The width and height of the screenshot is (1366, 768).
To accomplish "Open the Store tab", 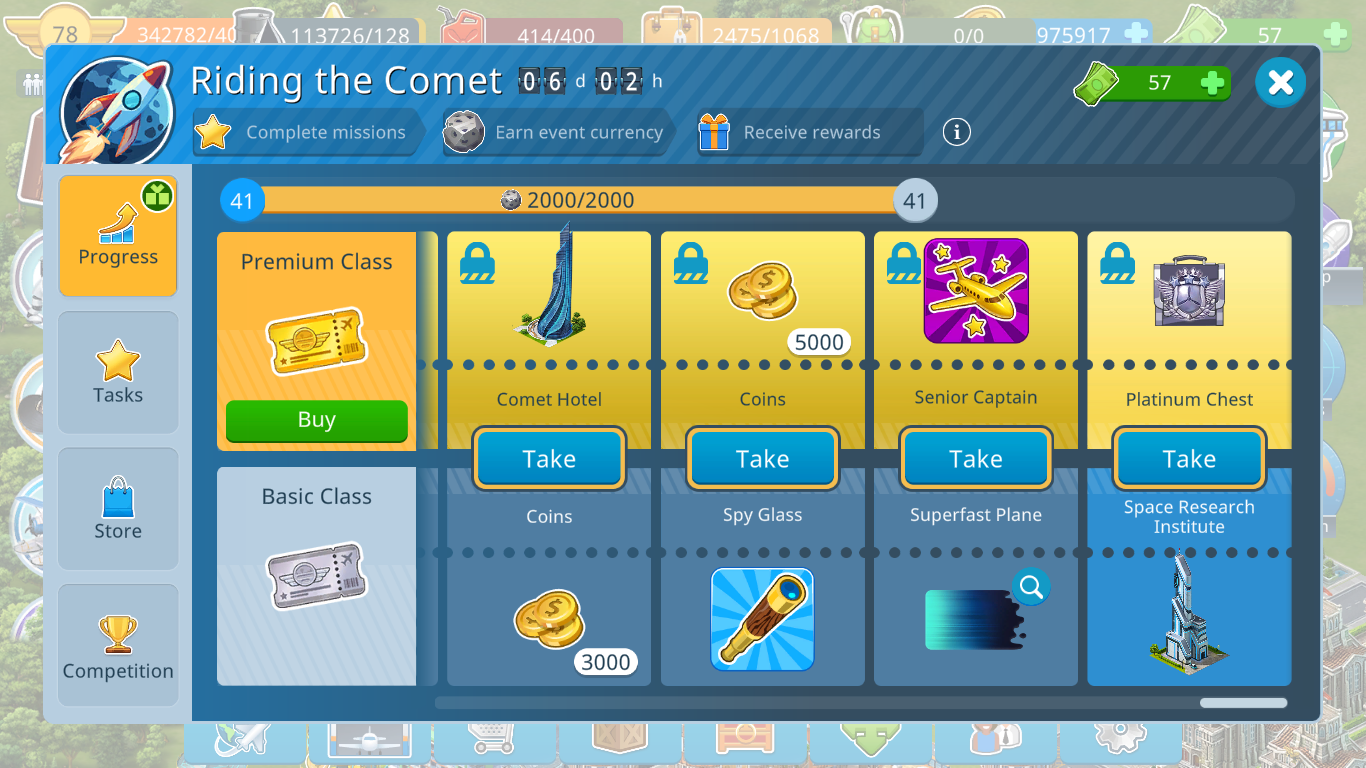I will click(x=118, y=508).
